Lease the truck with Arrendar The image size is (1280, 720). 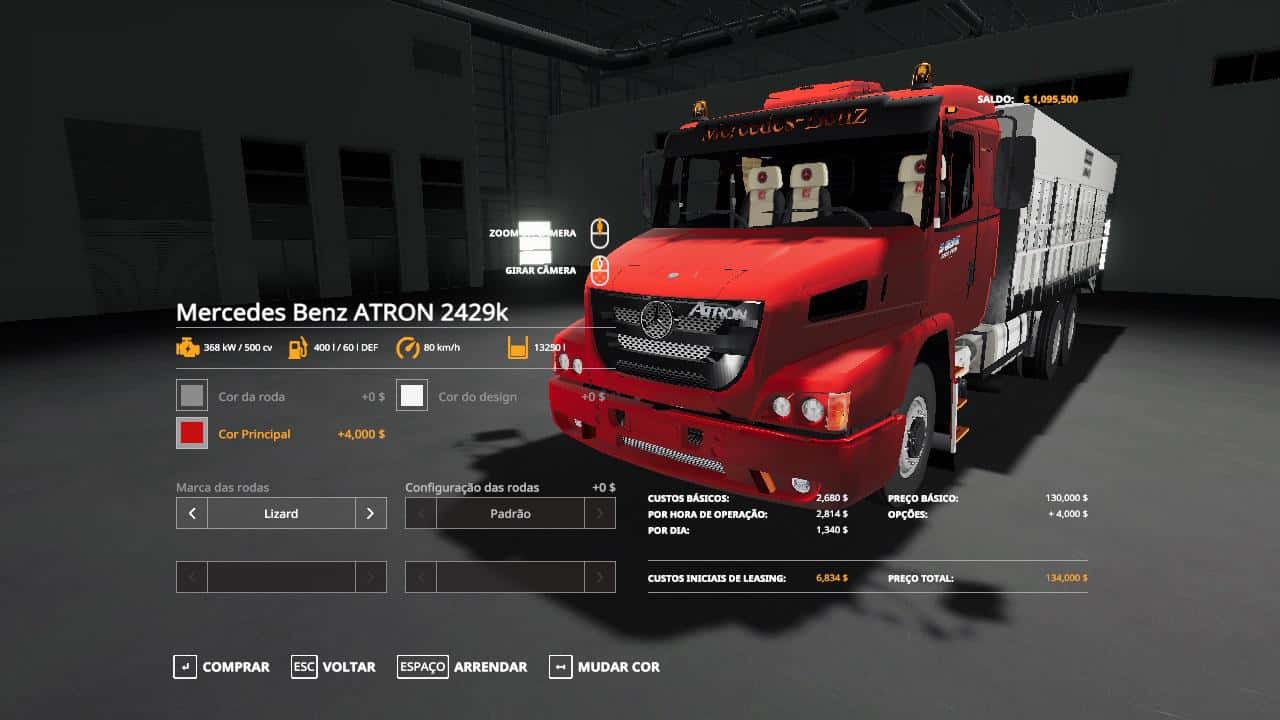[x=462, y=667]
